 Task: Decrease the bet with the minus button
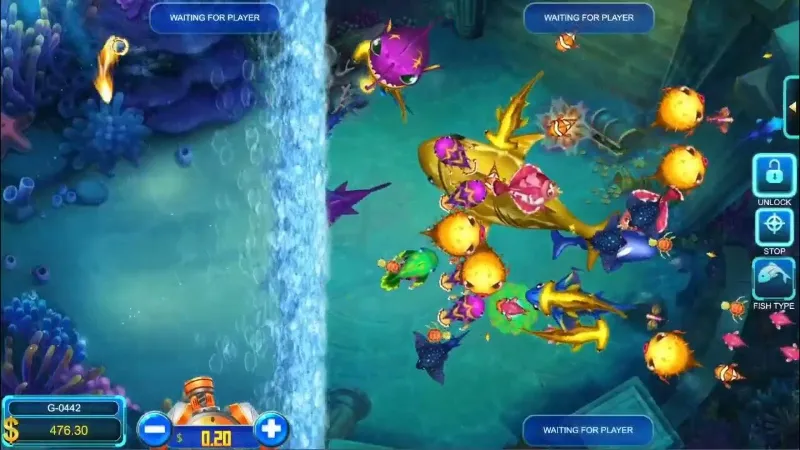pos(153,430)
